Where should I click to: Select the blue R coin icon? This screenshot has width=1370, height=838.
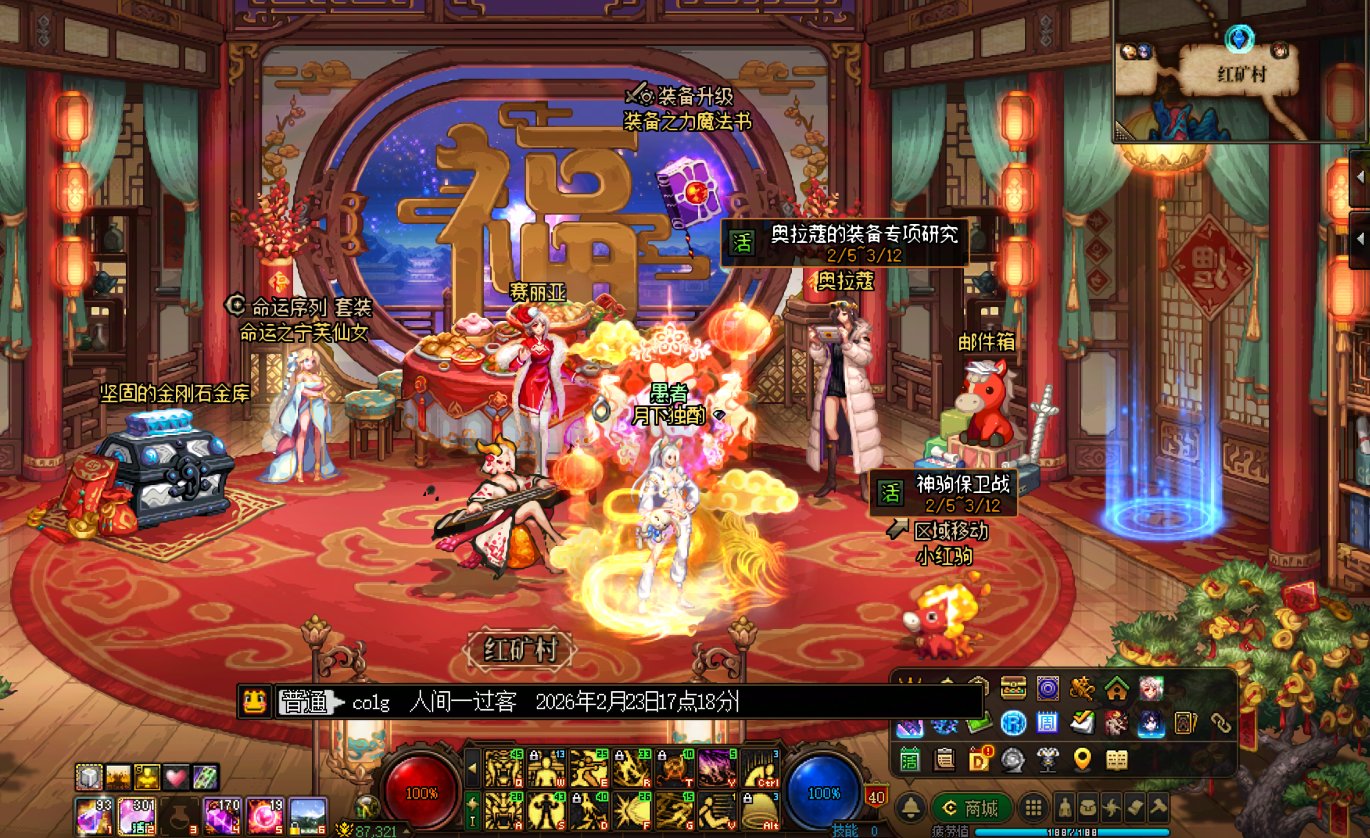click(1014, 723)
